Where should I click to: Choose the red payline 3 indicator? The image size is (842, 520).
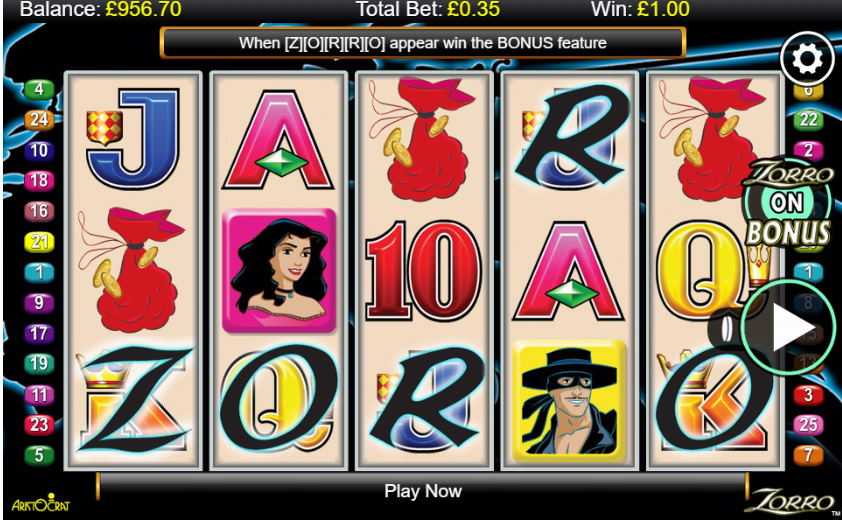pos(809,395)
